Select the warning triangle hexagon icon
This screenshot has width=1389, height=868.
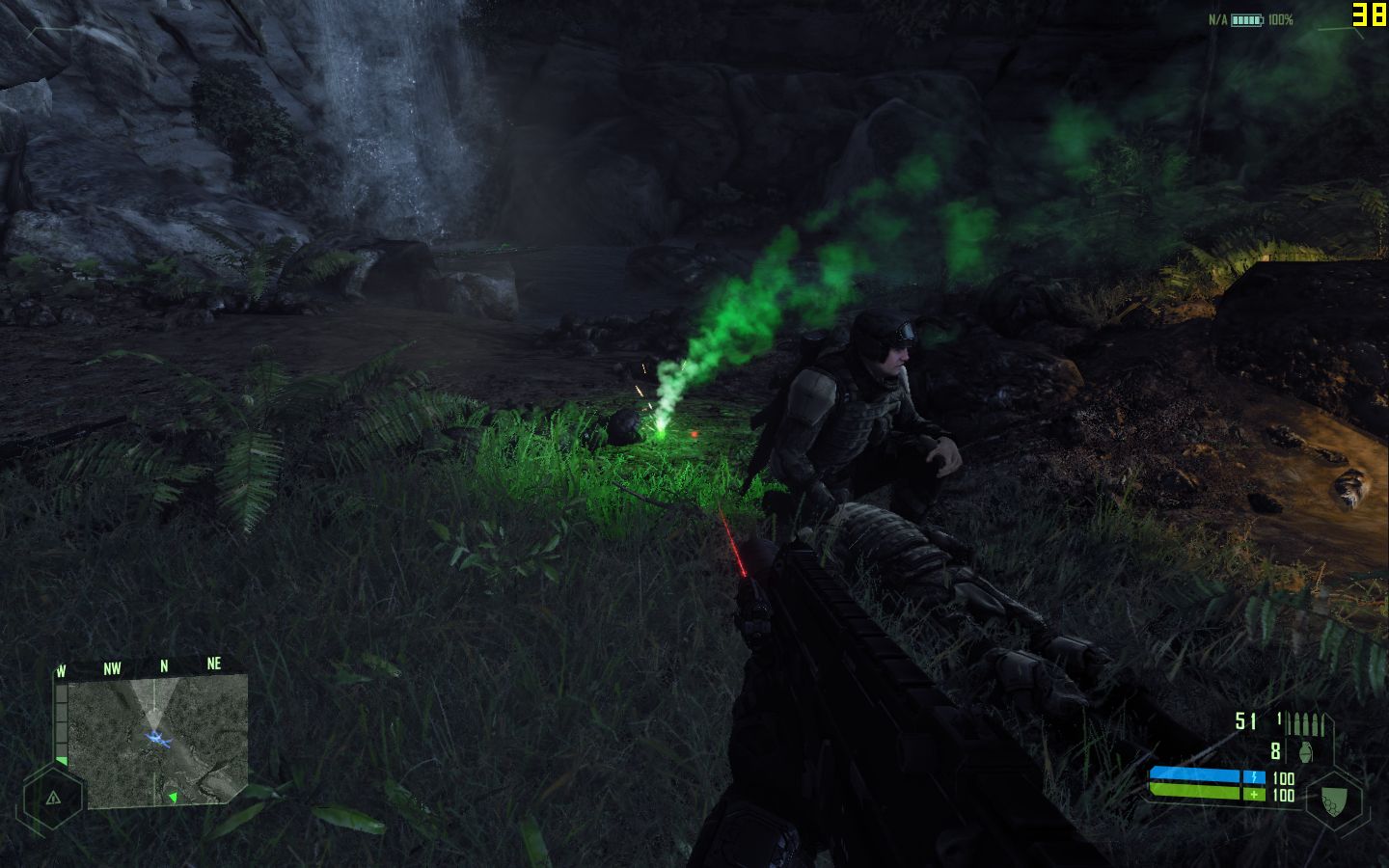pos(52,798)
